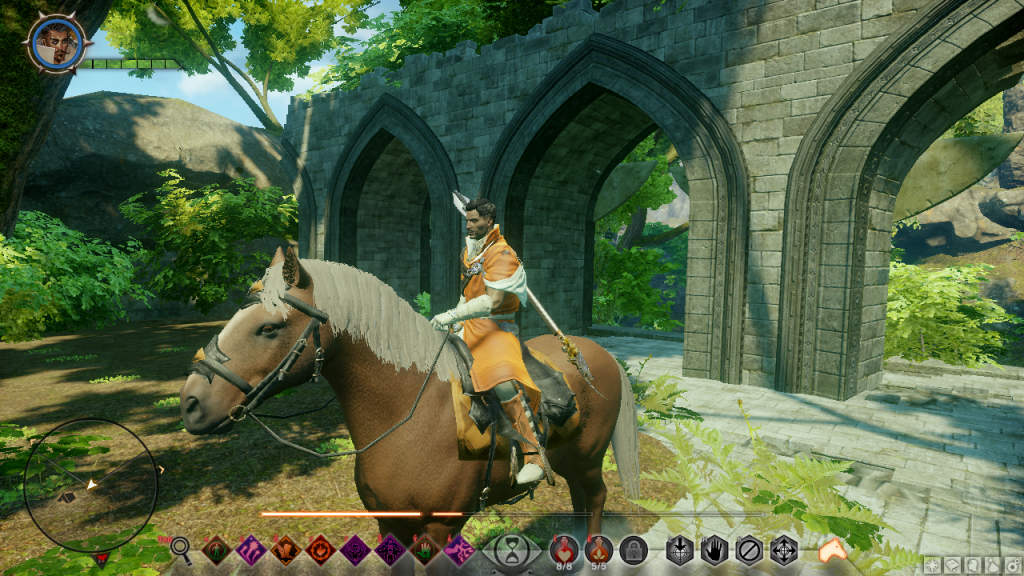The image size is (1024, 576).
Task: Click the magnifying glass search icon
Action: tap(181, 547)
